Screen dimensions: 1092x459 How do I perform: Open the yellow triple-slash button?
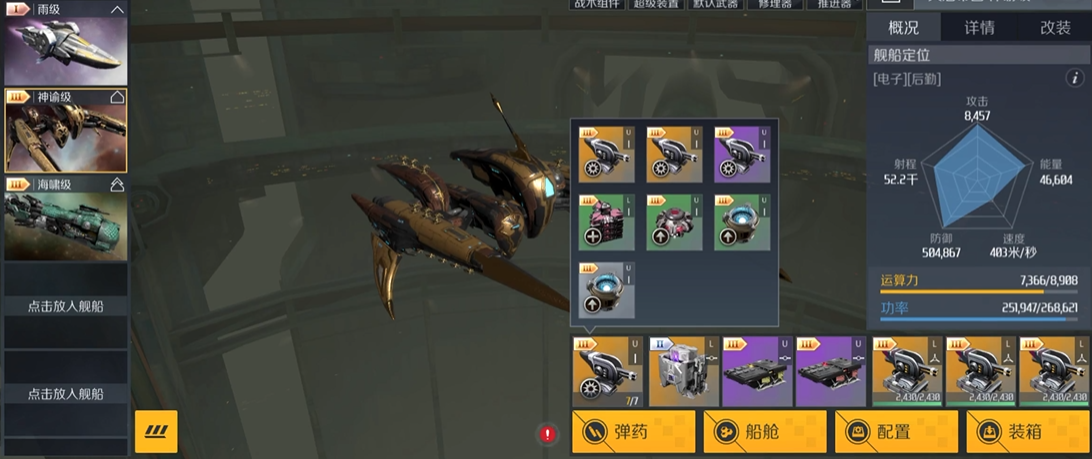[156, 431]
